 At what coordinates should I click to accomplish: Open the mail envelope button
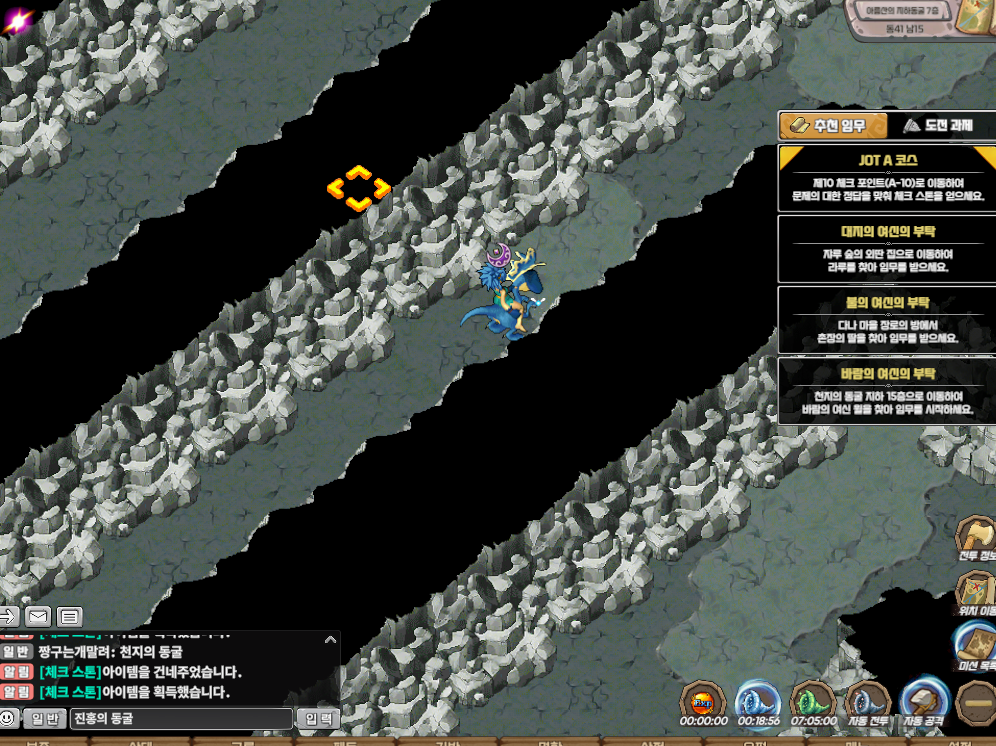point(38,616)
